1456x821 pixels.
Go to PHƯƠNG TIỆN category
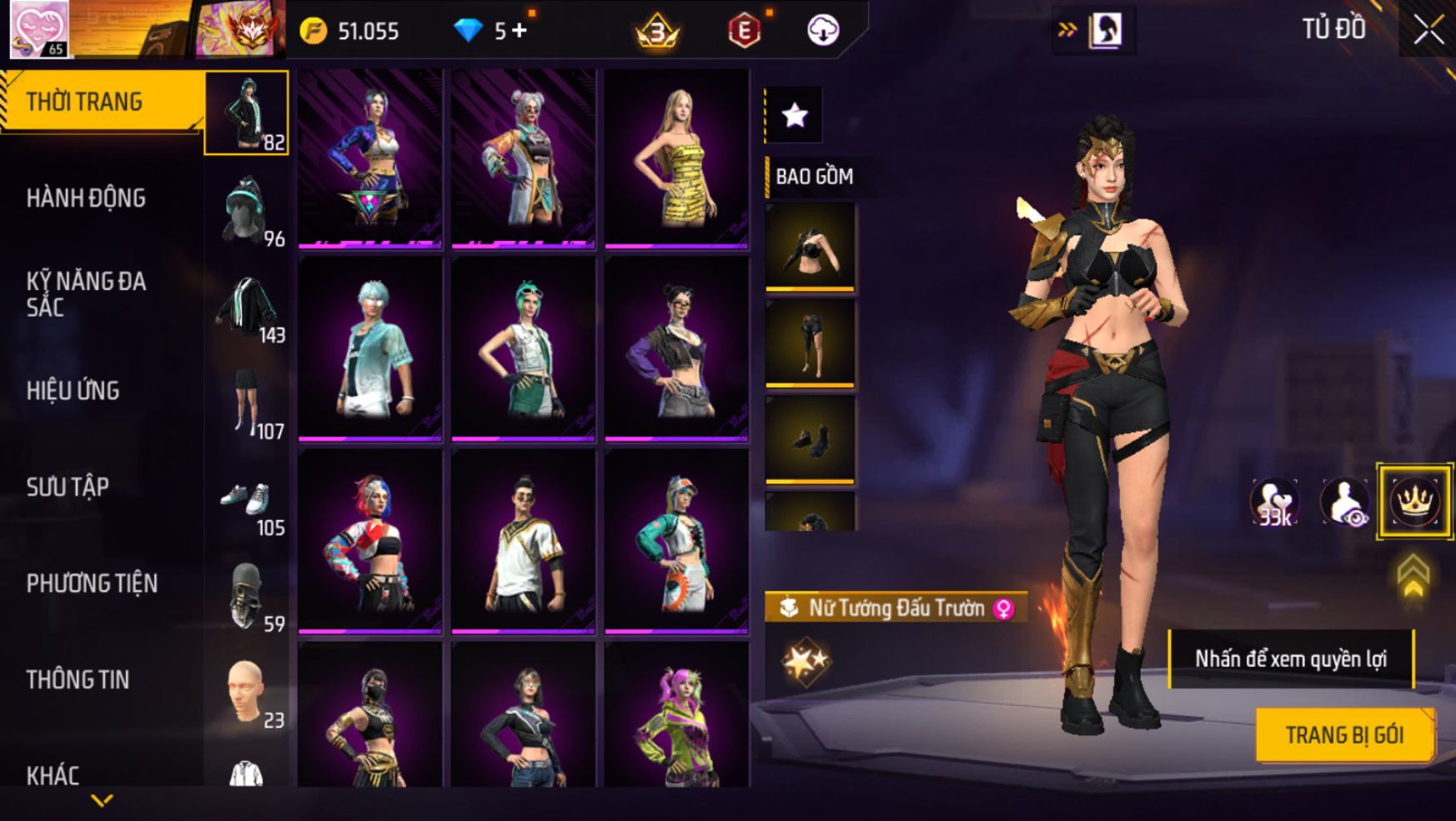coord(92,583)
